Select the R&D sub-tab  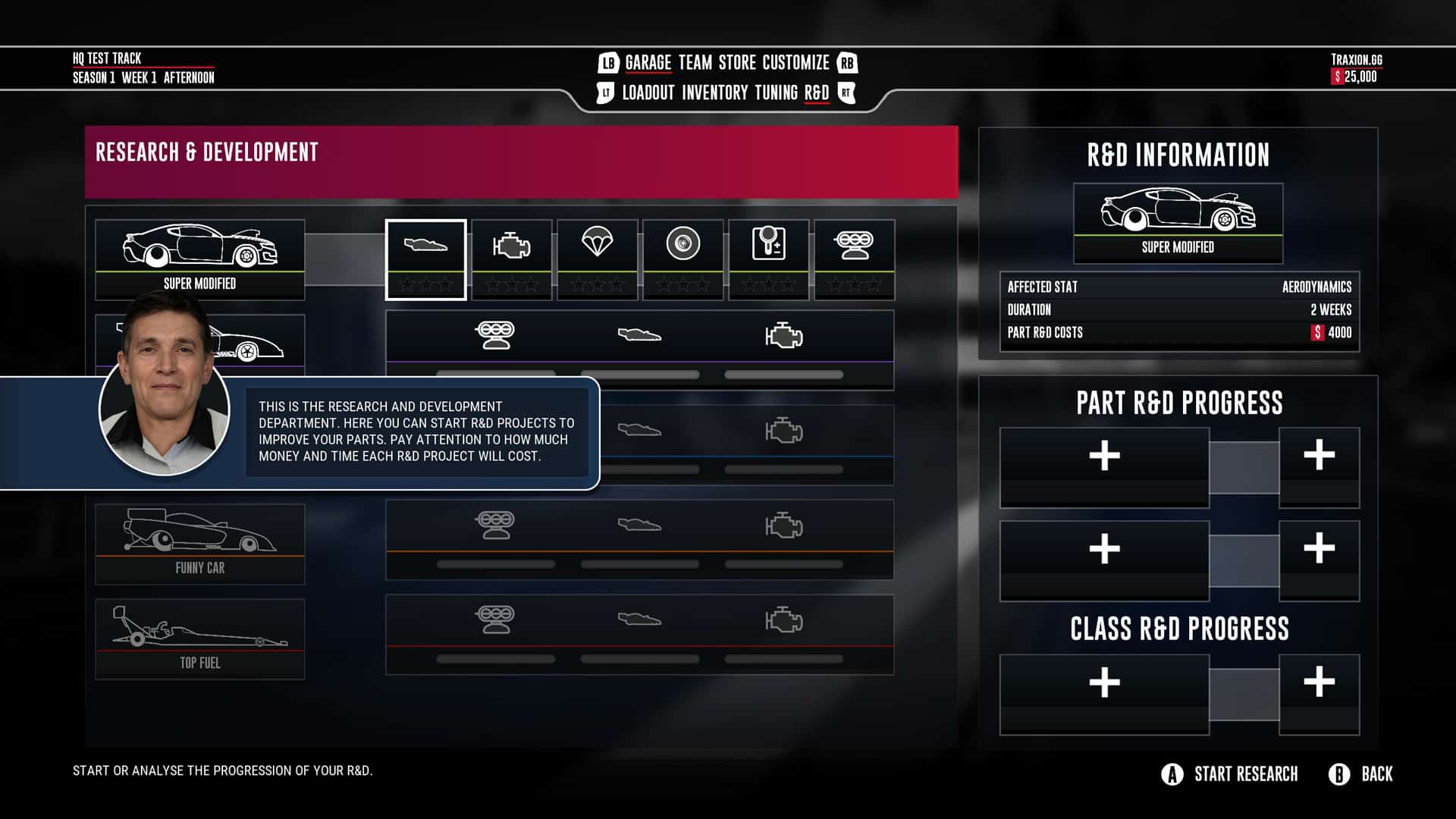816,93
